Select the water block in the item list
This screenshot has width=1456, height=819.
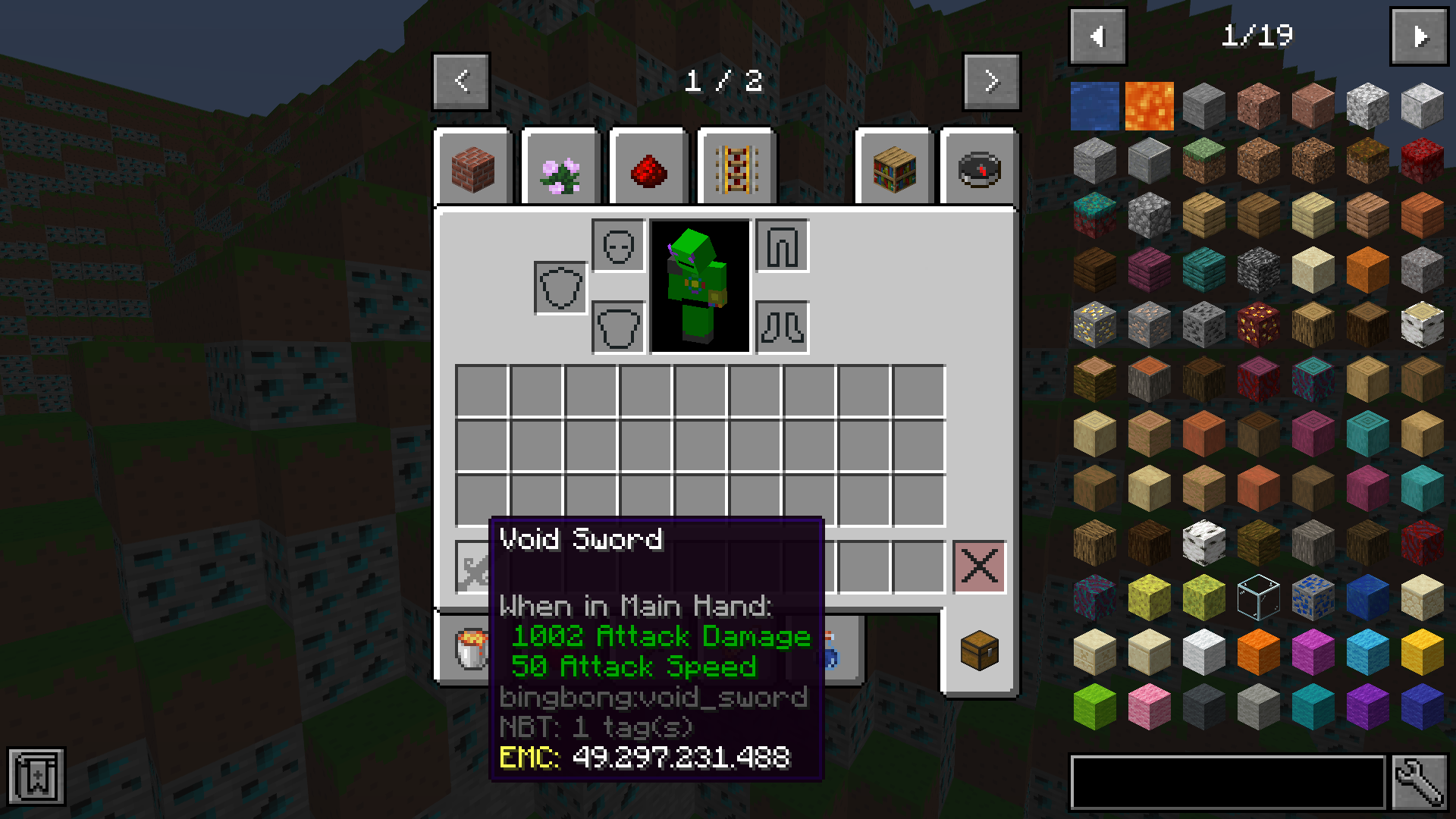pos(1095,106)
